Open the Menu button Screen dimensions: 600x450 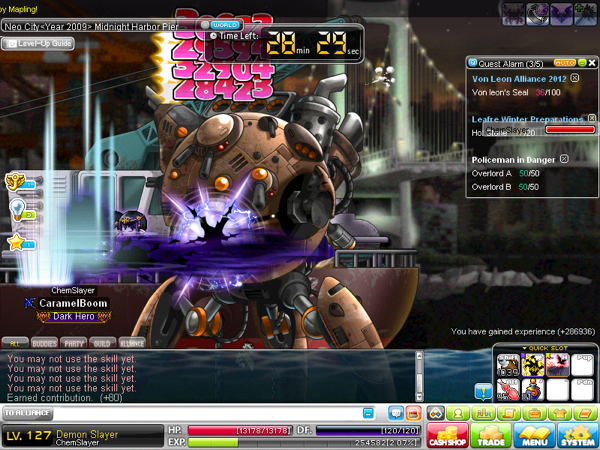pyautogui.click(x=535, y=435)
